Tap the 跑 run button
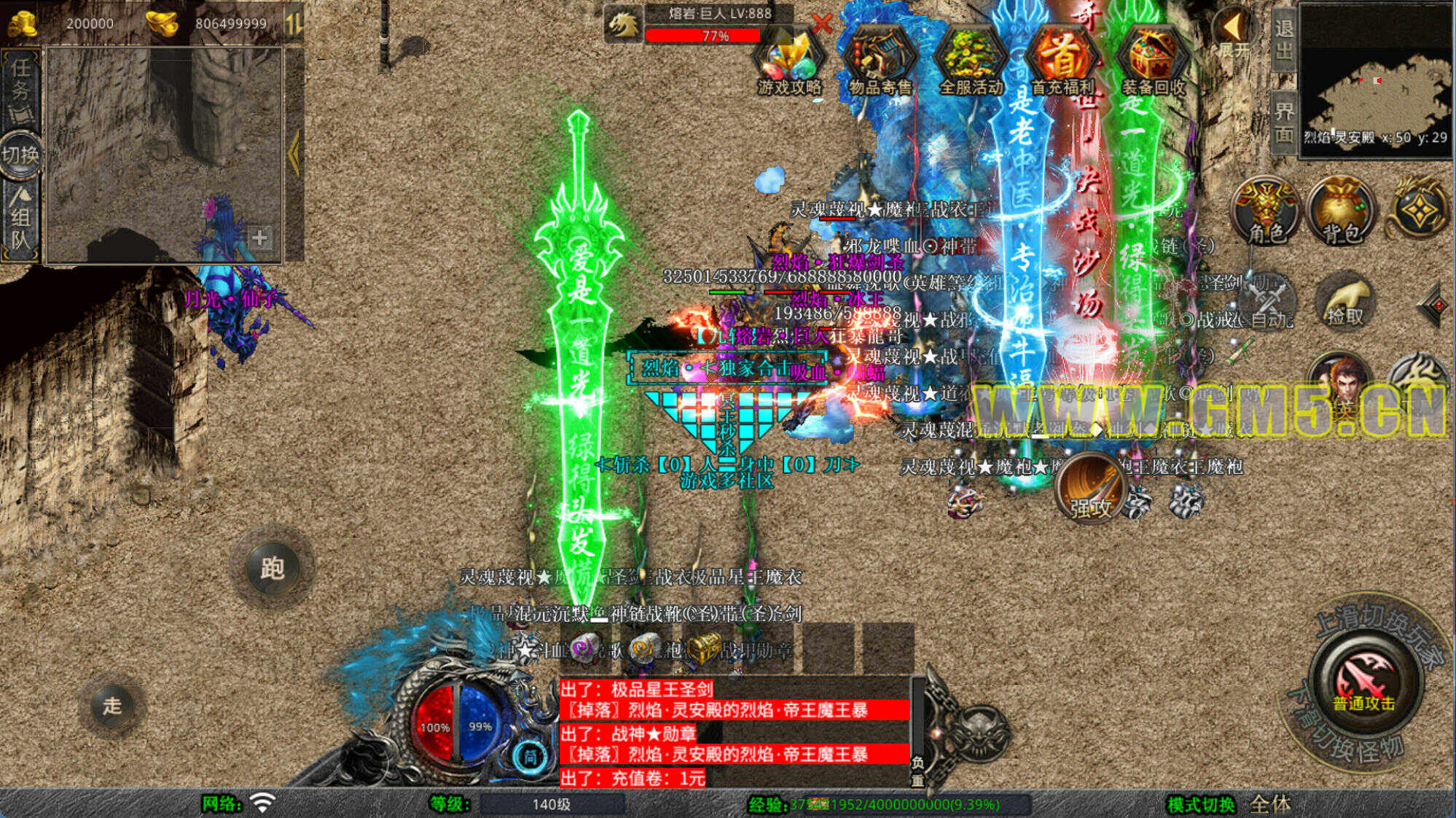The height and width of the screenshot is (818, 1456). (x=272, y=568)
